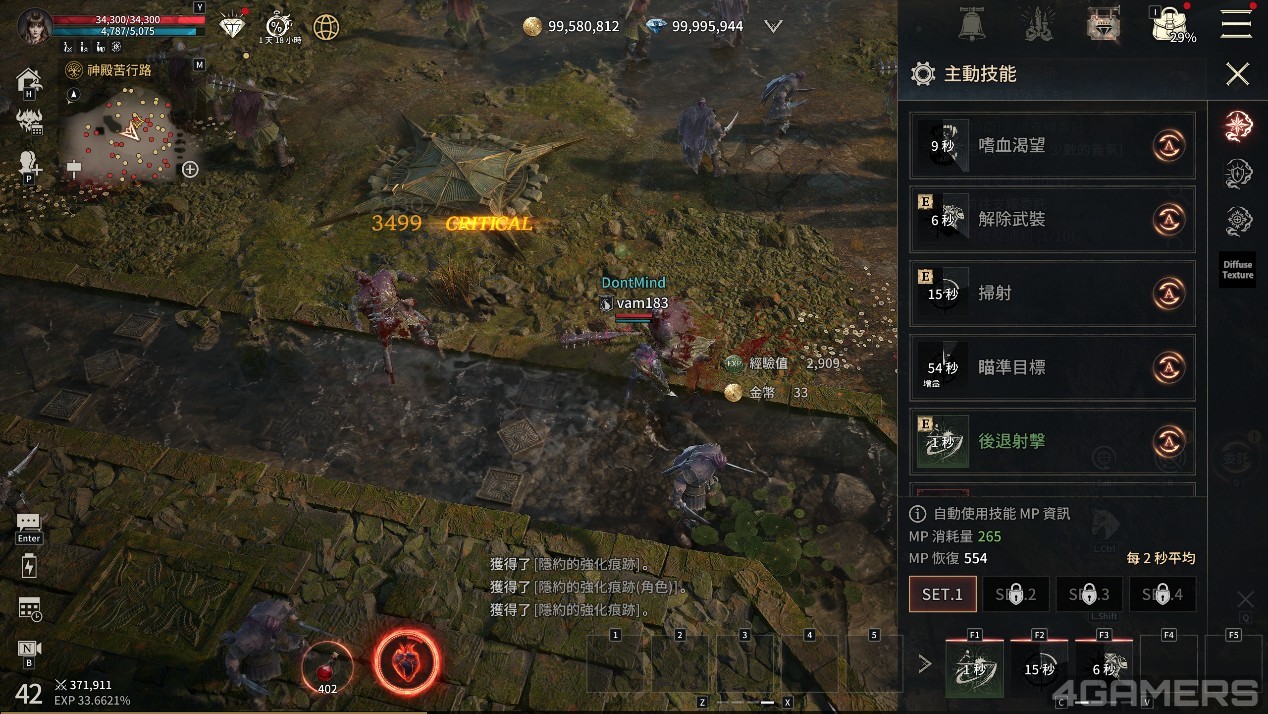Select the 解除武裝 skill row
This screenshot has height=714, width=1268.
coord(1051,220)
